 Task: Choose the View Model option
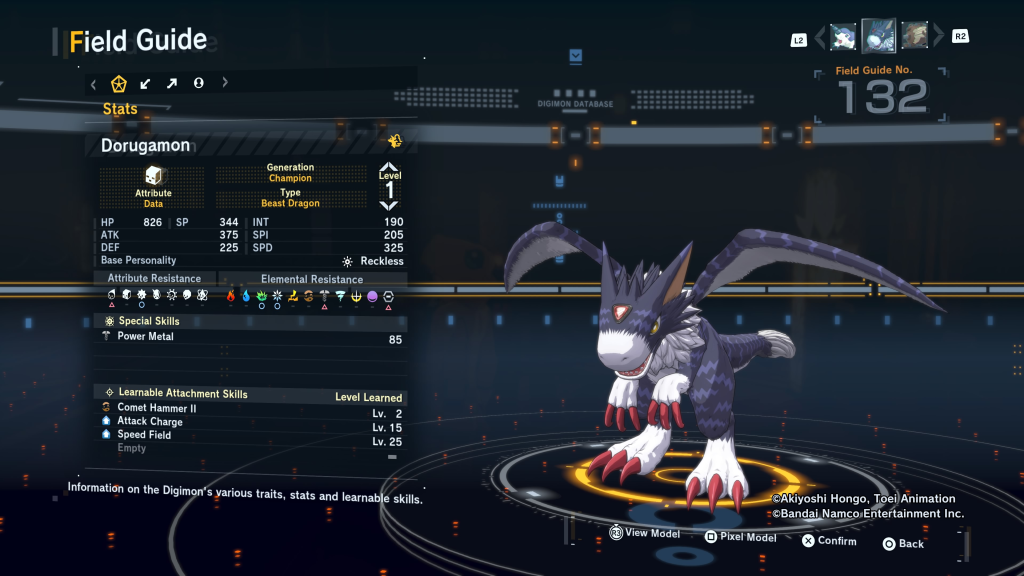645,534
